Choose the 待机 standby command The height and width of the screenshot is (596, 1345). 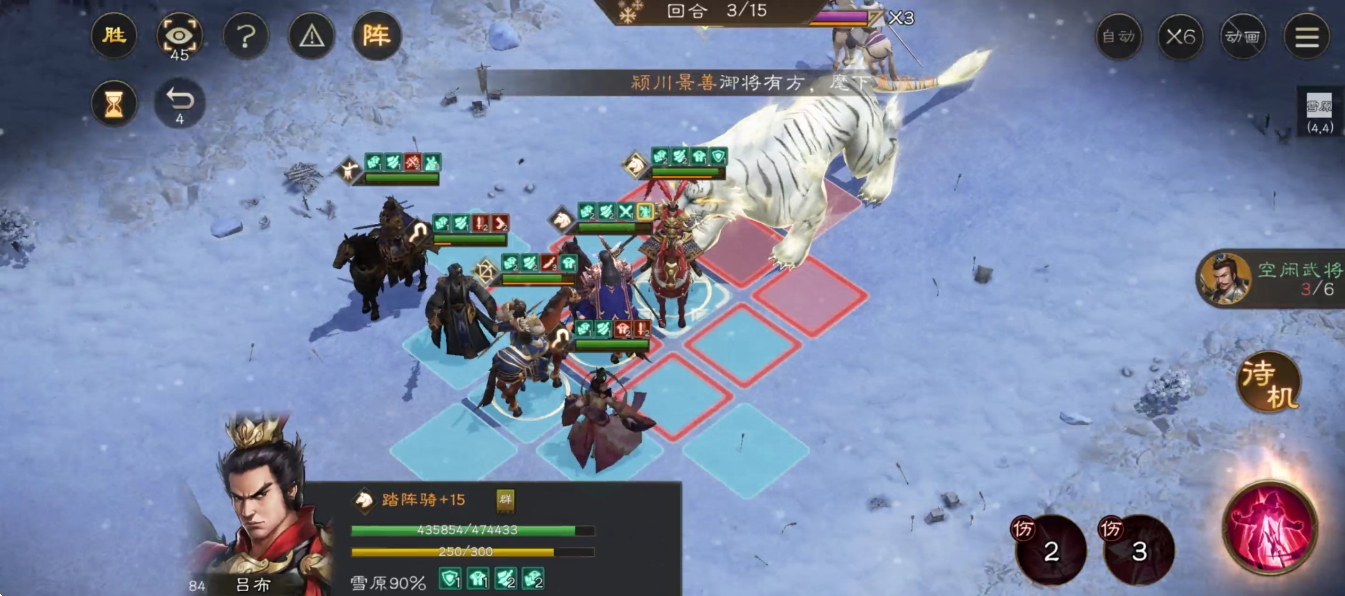coord(1269,382)
